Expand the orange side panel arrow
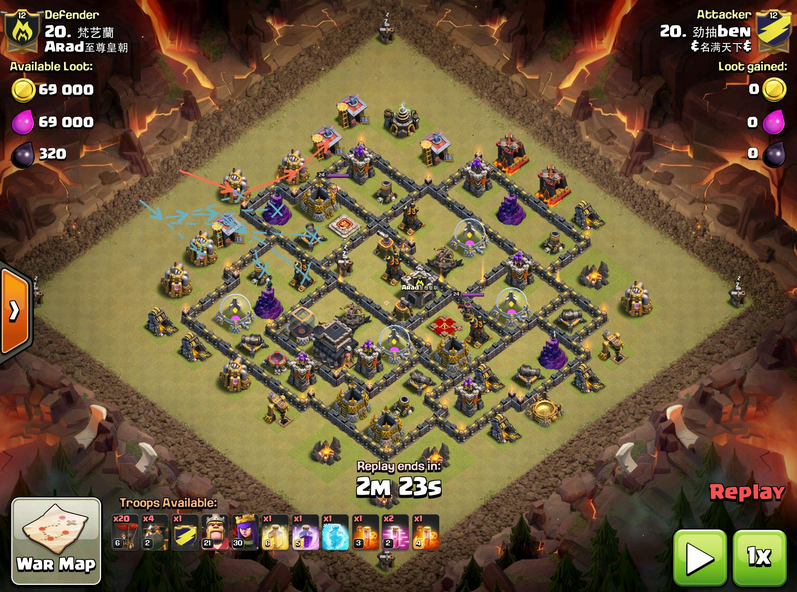The image size is (797, 592). (14, 310)
